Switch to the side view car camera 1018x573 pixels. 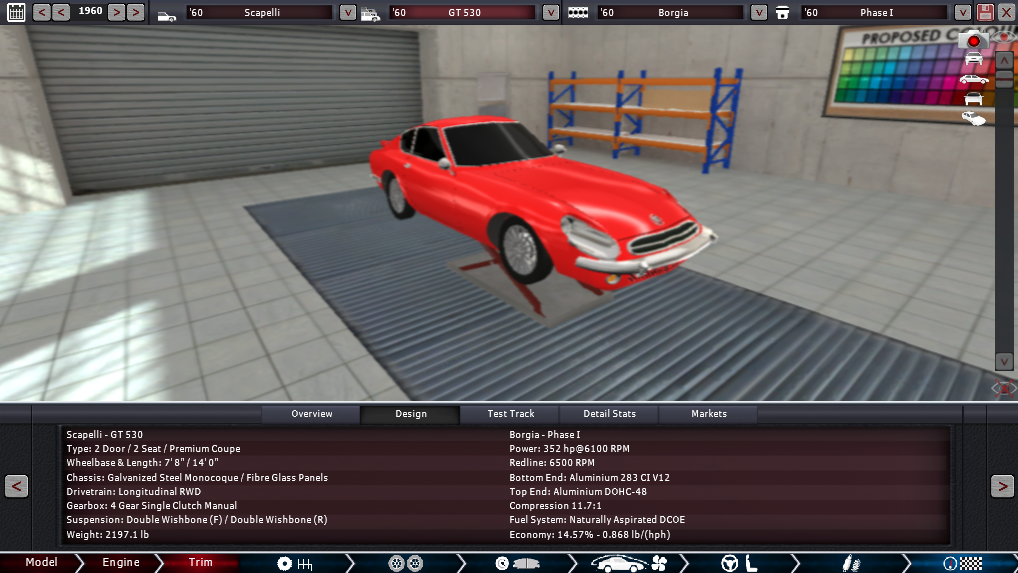(973, 79)
